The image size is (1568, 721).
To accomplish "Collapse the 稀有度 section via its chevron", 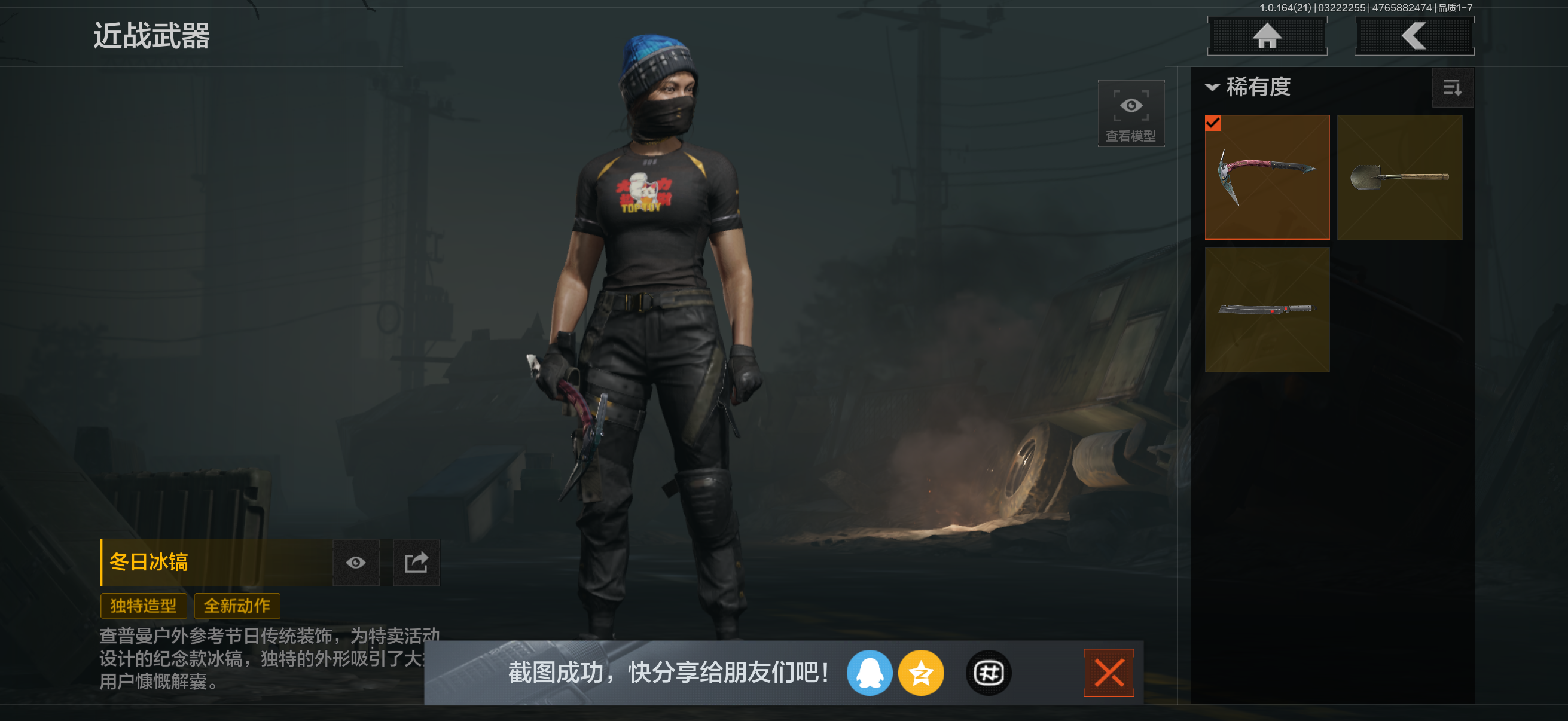I will tap(1212, 88).
